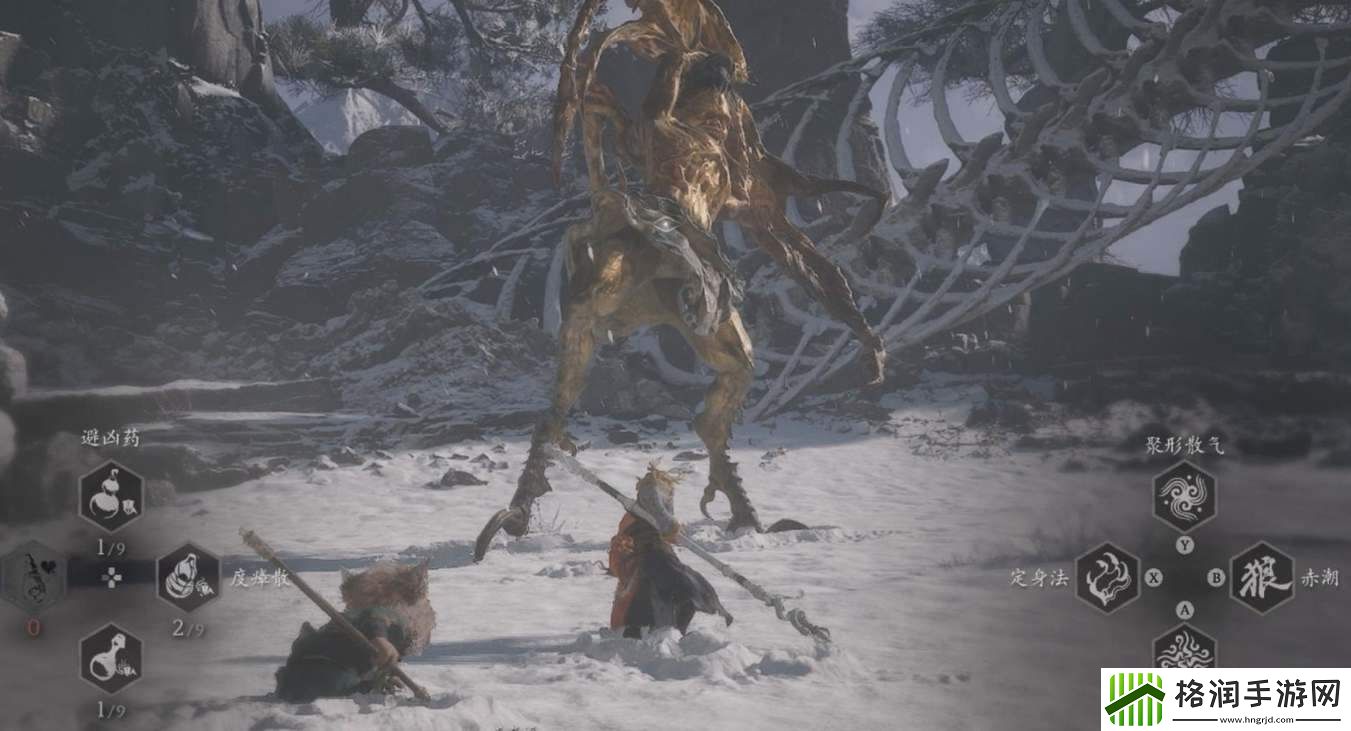Choose the faded empty slot showing 0

tap(34, 577)
